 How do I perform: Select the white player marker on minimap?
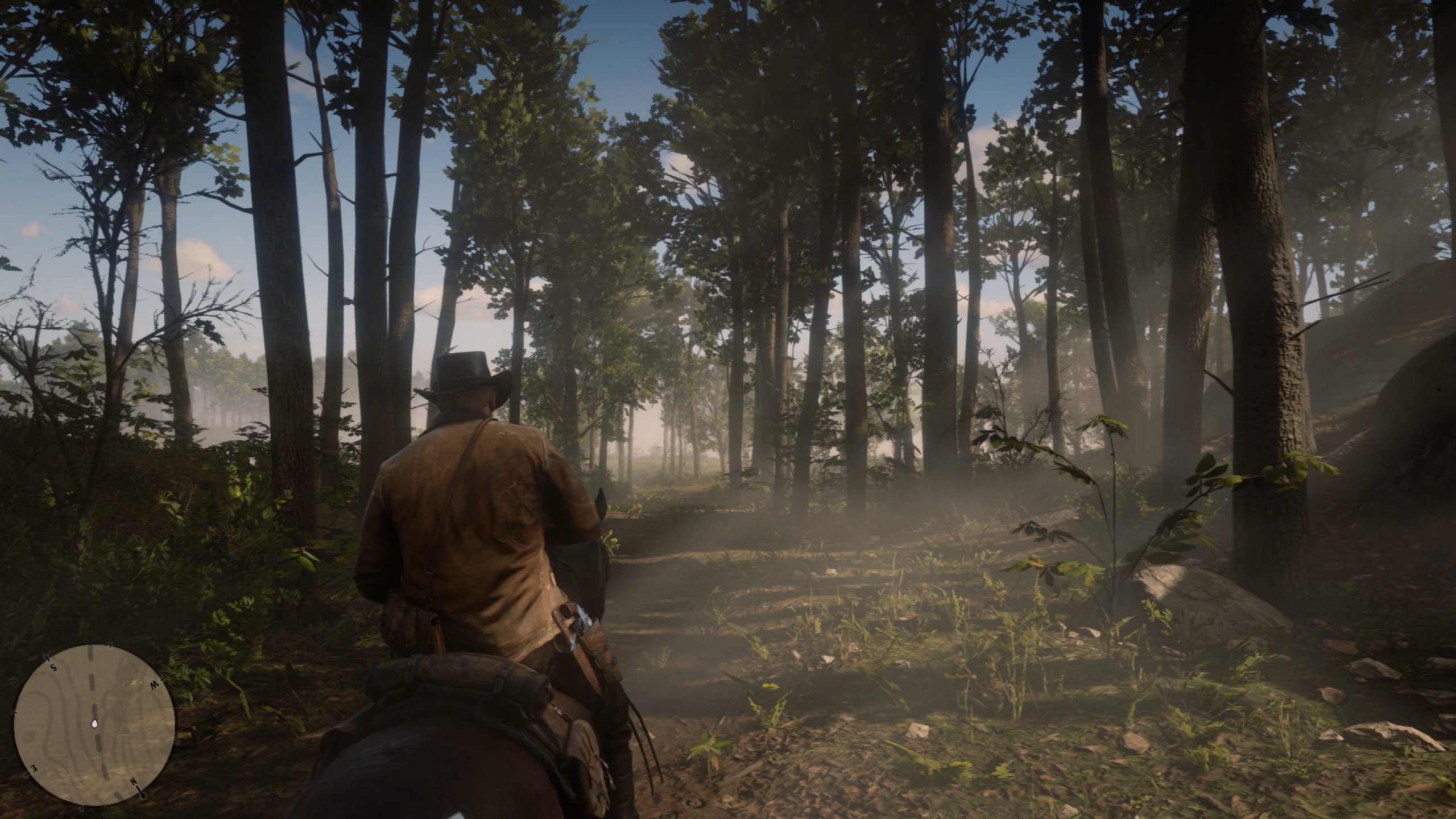(94, 723)
